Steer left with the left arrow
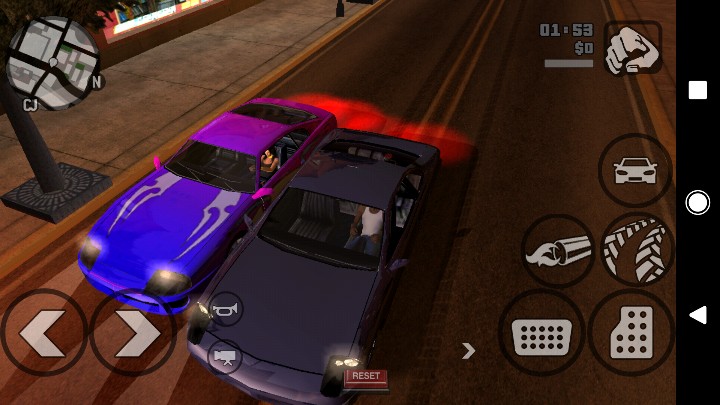 43,331
